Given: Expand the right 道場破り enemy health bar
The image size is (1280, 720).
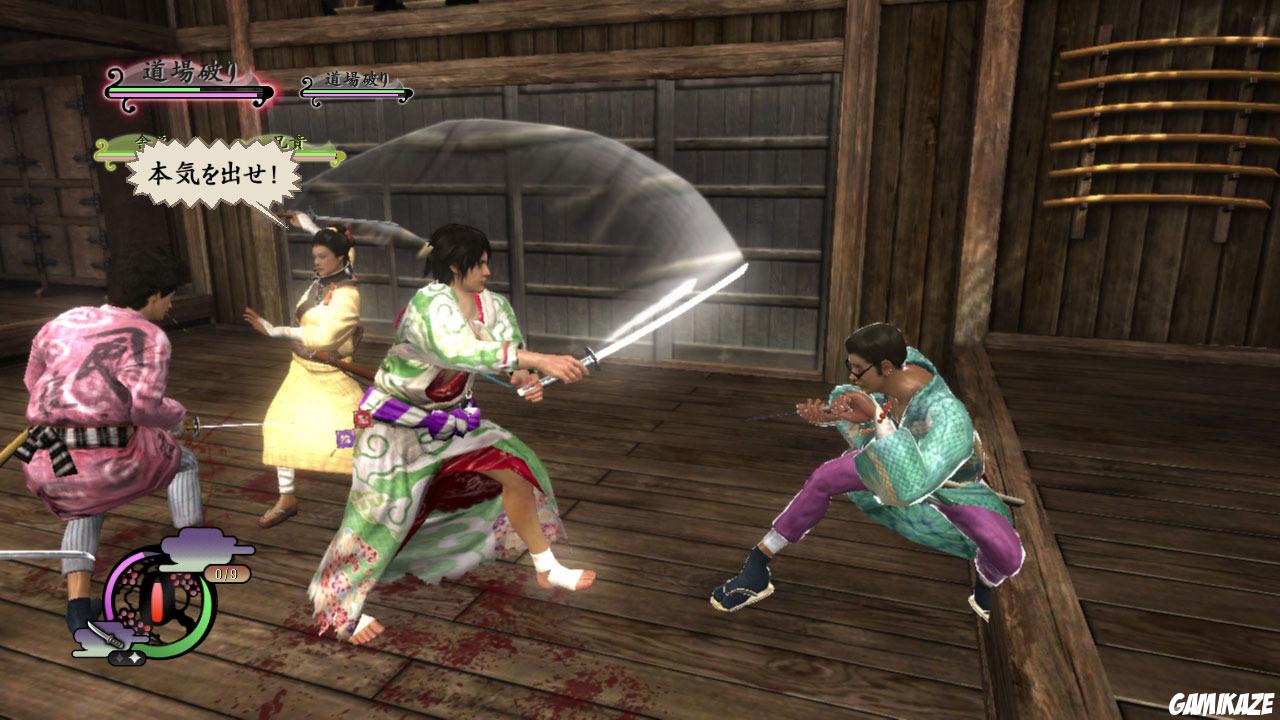Looking at the screenshot, I should (357, 92).
